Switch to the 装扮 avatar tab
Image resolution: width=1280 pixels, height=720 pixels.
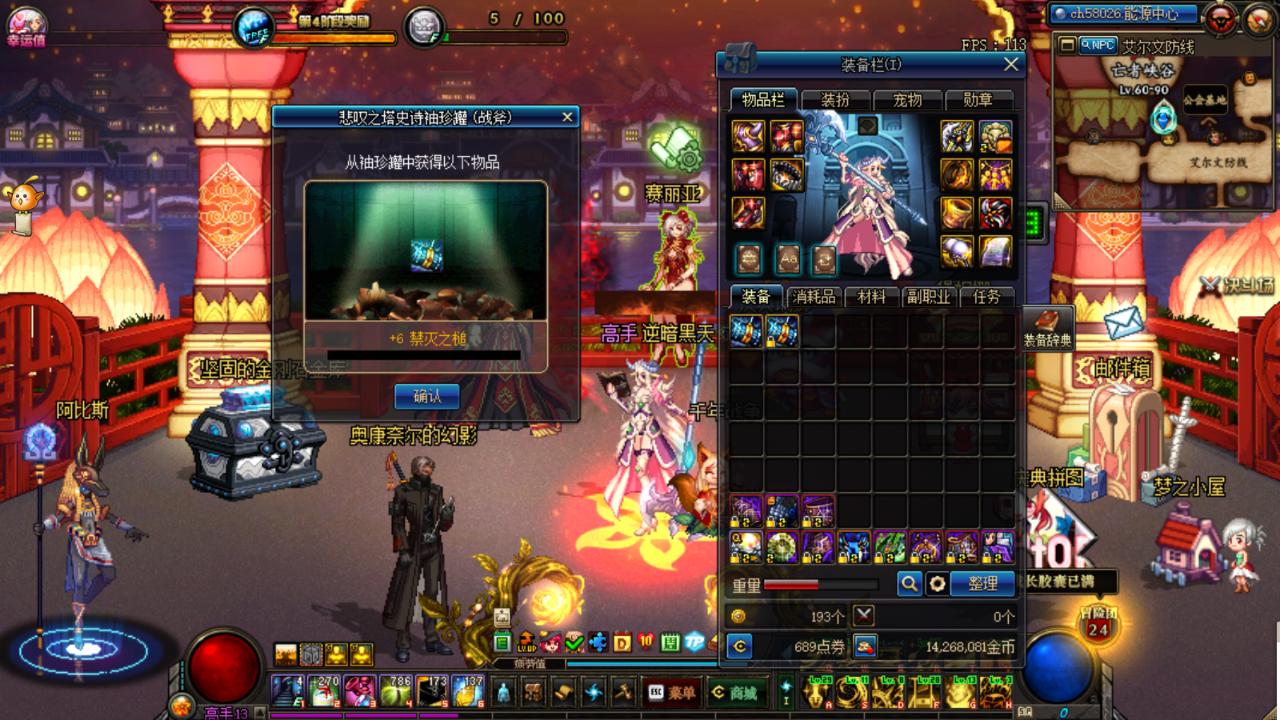[x=835, y=100]
